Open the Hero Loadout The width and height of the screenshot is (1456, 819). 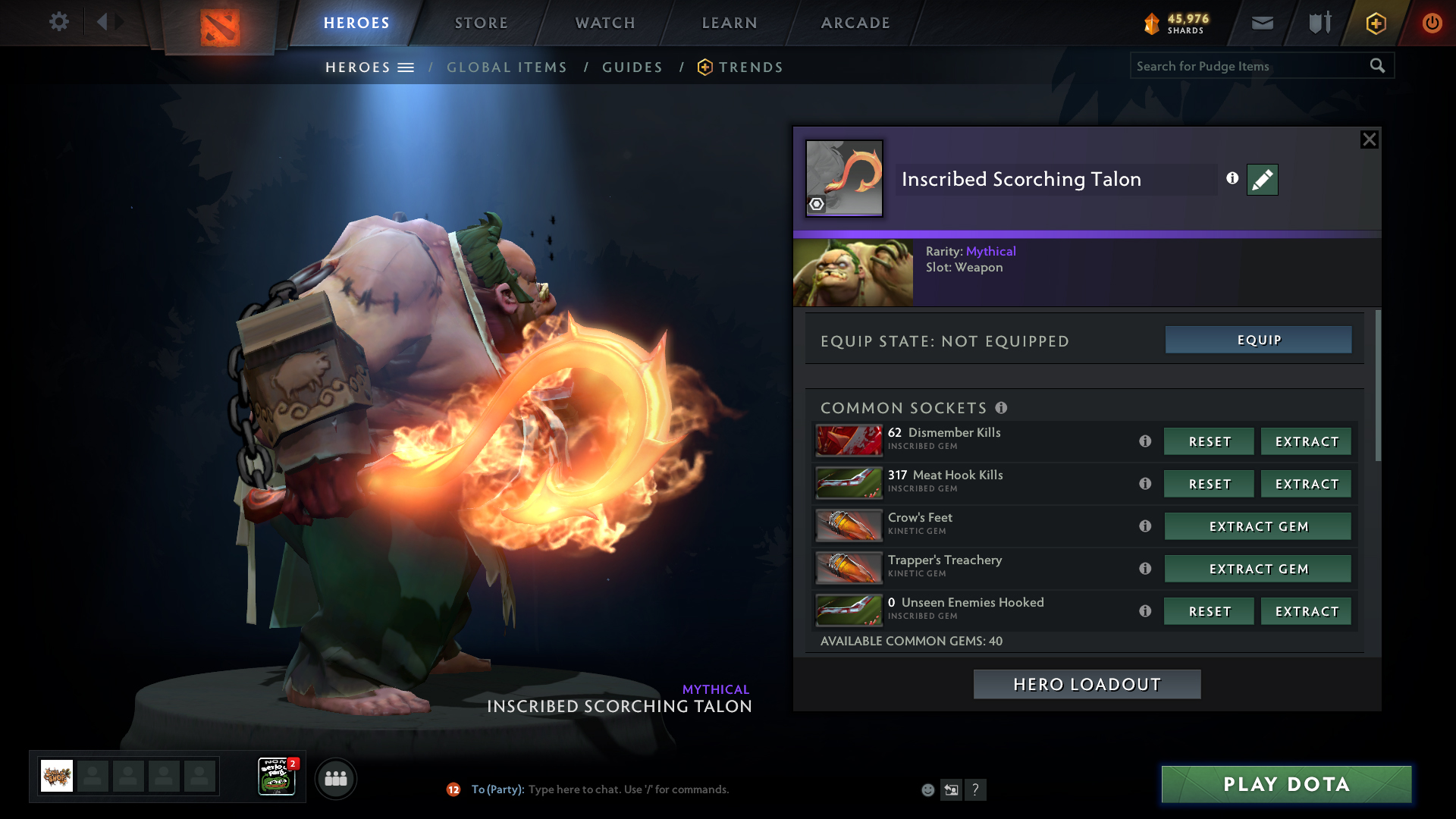click(1087, 685)
